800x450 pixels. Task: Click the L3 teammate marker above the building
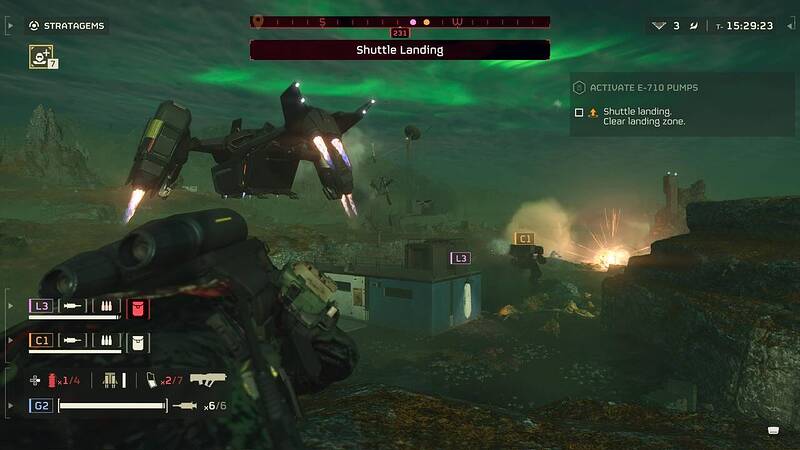[460, 258]
